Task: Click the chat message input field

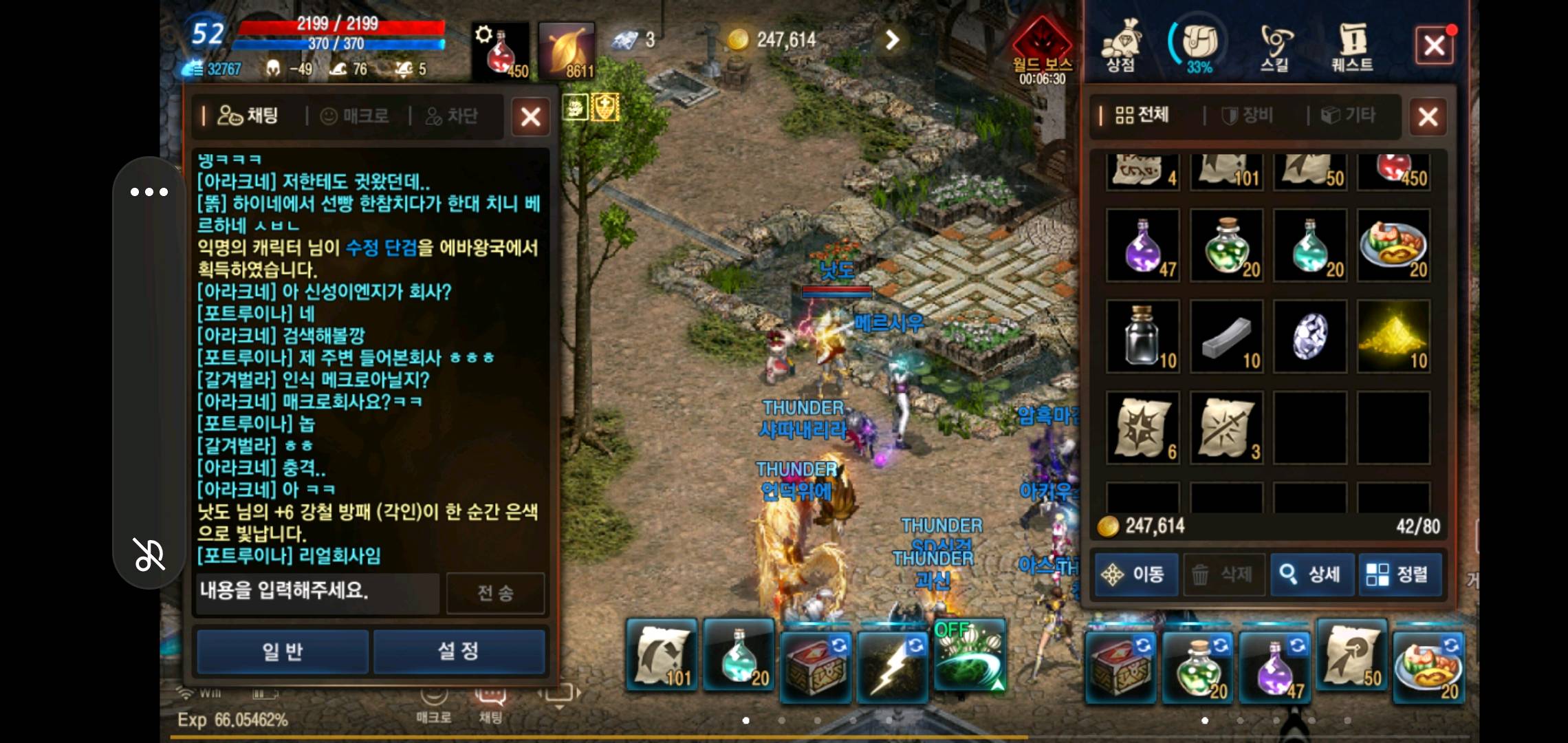Action: click(x=316, y=593)
